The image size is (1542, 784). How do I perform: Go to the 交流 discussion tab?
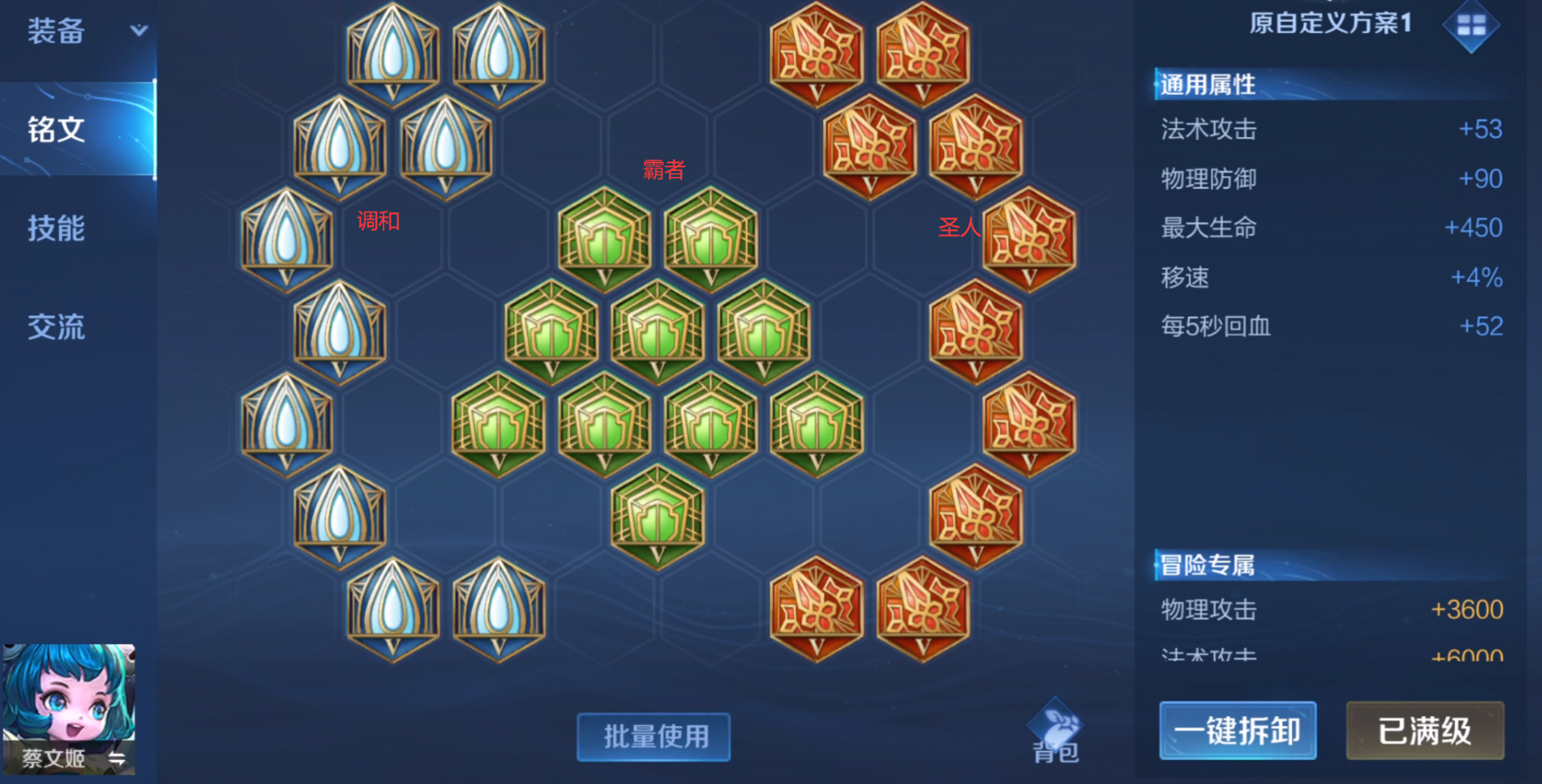point(56,327)
